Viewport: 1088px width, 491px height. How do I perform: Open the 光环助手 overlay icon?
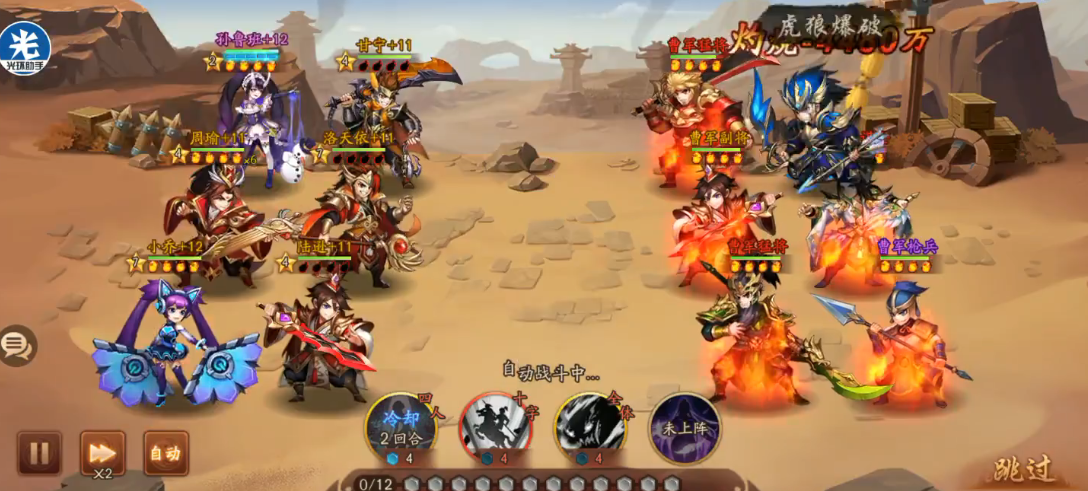point(25,46)
